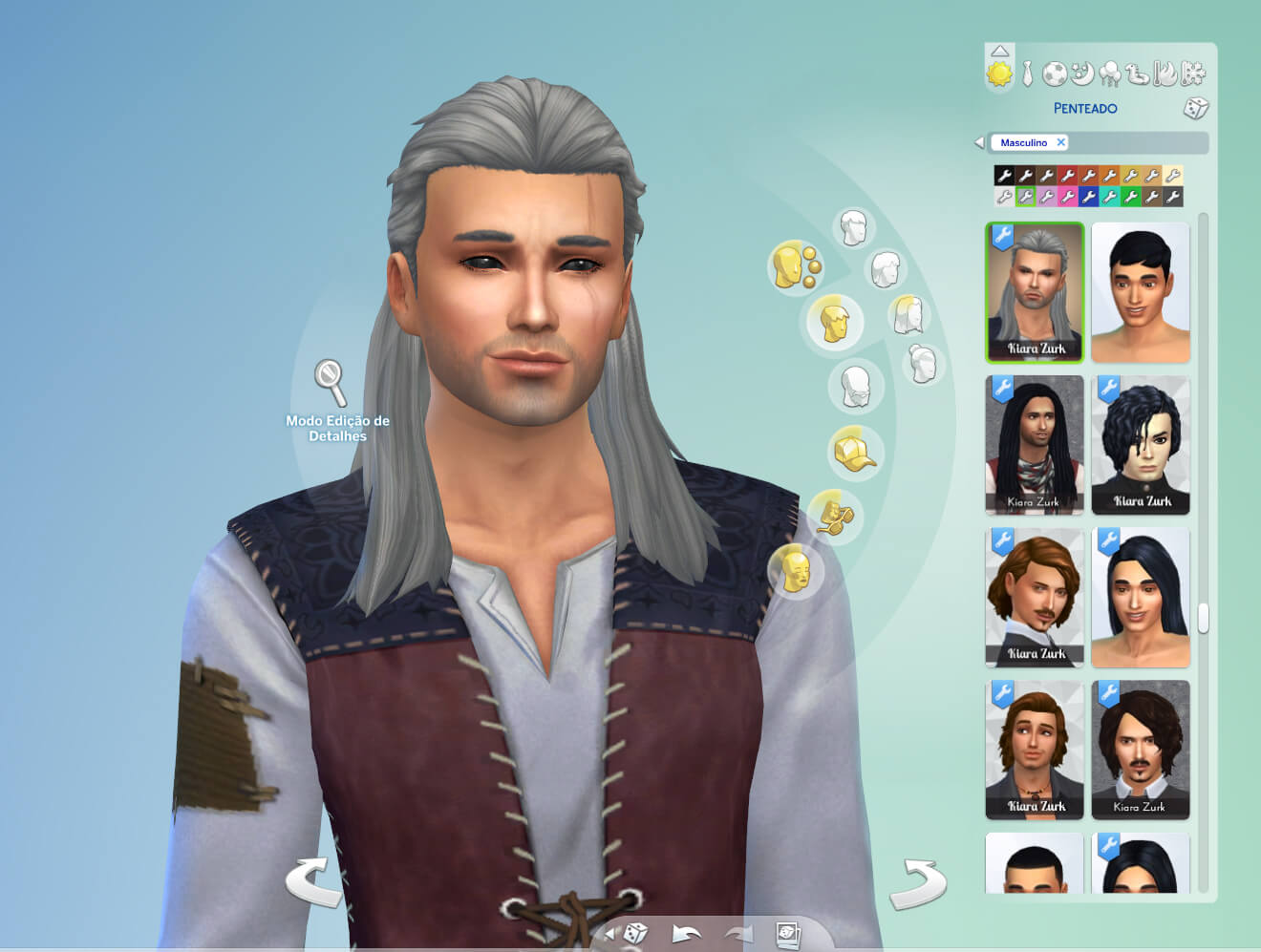
Task: Open the earrings accessory icon
Action: pyautogui.click(x=796, y=266)
